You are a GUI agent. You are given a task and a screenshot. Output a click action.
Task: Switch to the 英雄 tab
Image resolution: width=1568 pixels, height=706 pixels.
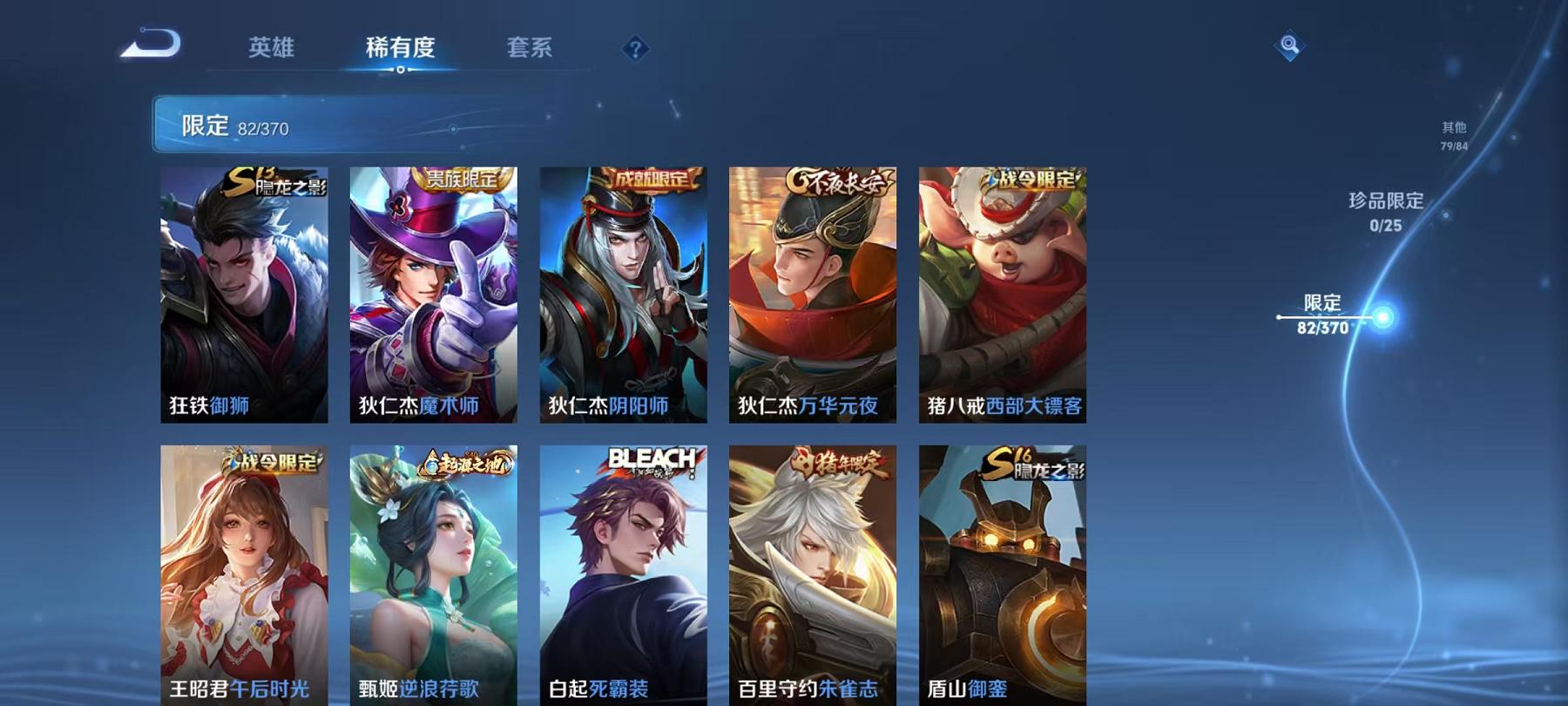pyautogui.click(x=270, y=50)
